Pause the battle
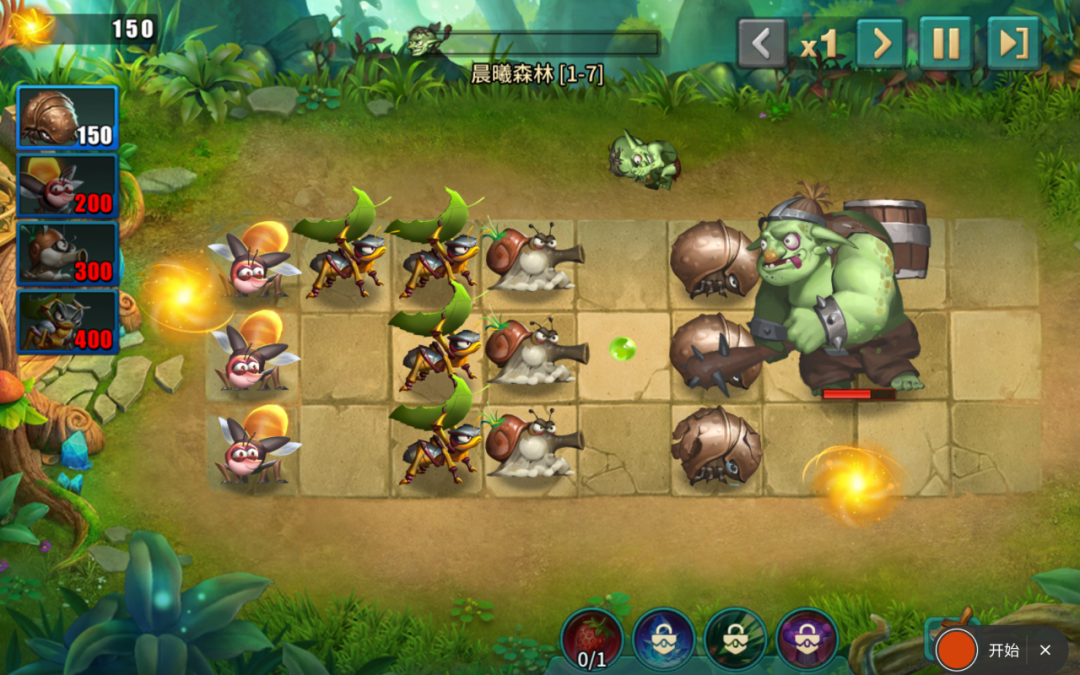The width and height of the screenshot is (1080, 675). pyautogui.click(x=945, y=44)
